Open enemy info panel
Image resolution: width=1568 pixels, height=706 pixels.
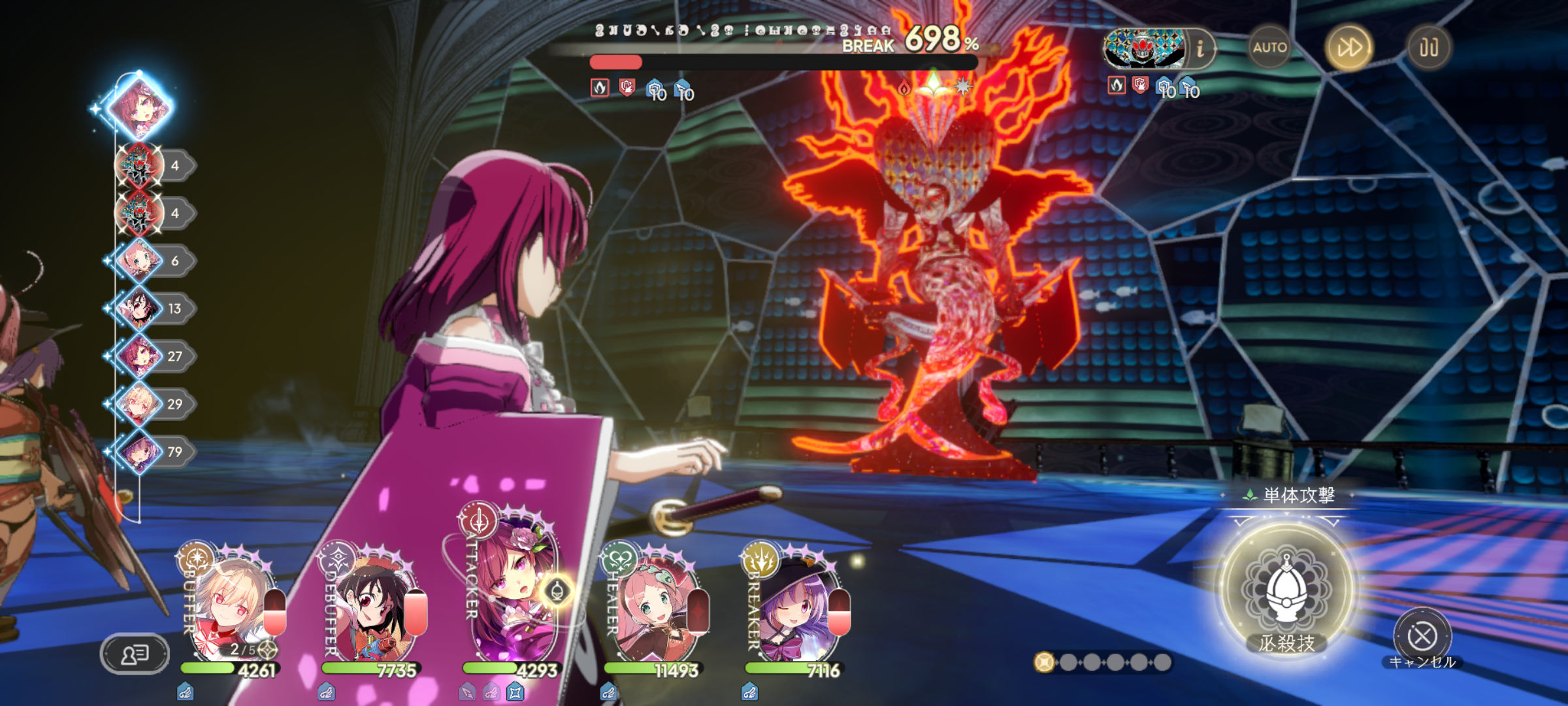tap(1200, 48)
